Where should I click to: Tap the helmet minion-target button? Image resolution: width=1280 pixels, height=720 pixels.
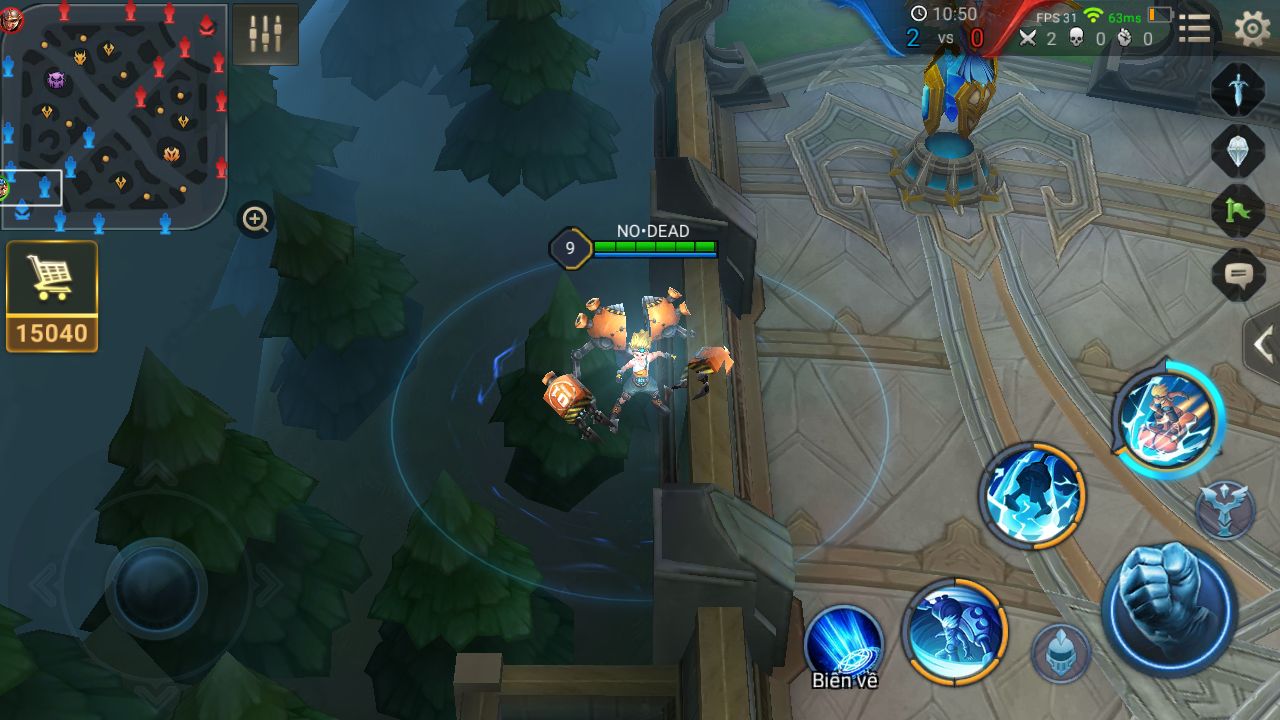[1061, 654]
